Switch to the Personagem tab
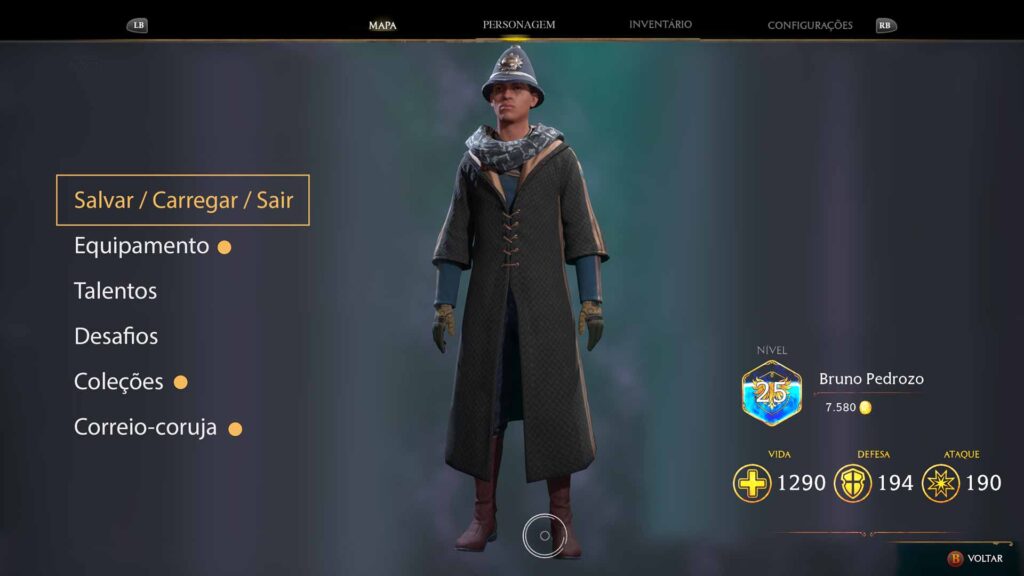 pyautogui.click(x=519, y=24)
